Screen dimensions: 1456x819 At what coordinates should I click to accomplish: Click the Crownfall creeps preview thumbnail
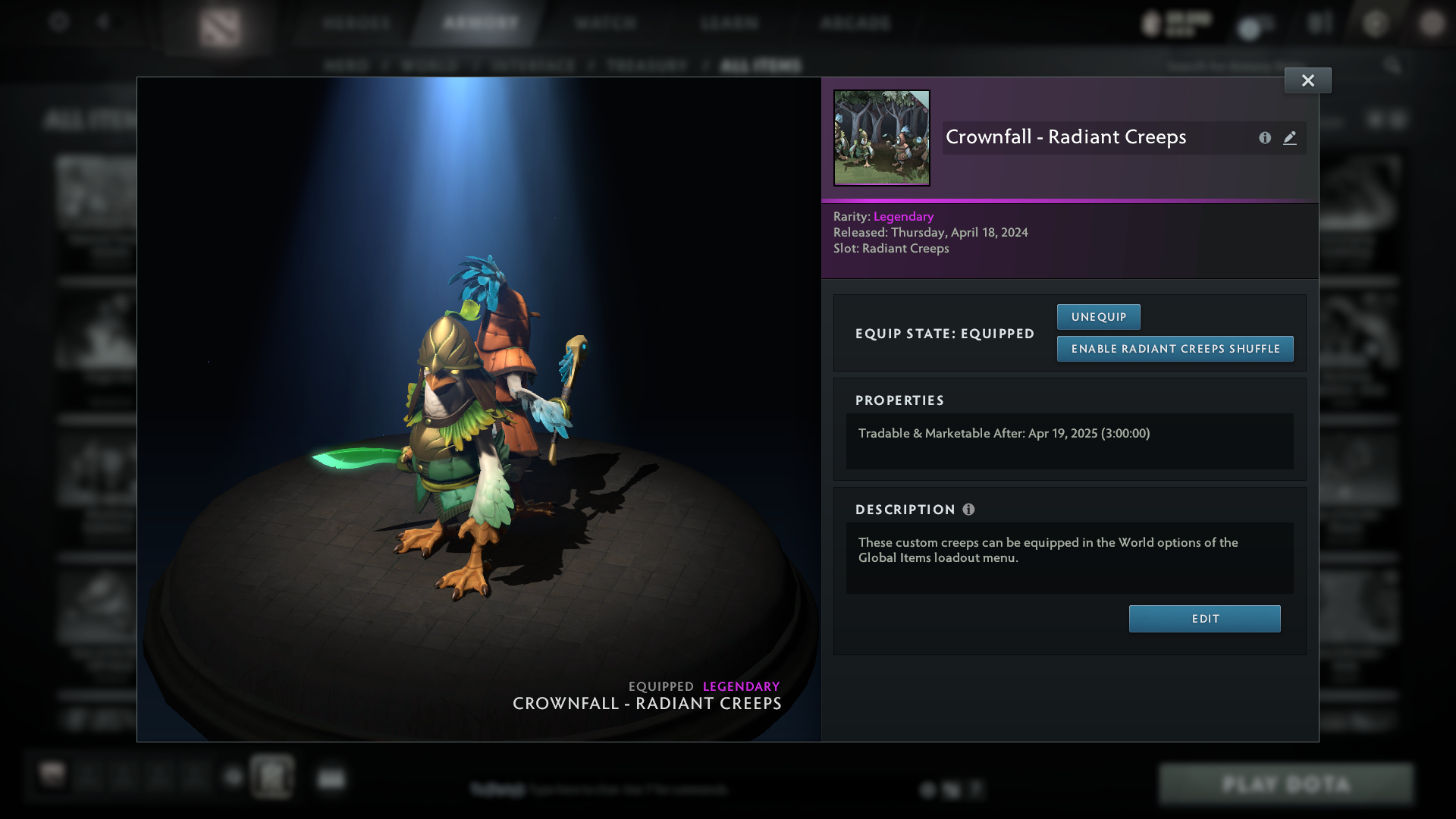click(881, 137)
